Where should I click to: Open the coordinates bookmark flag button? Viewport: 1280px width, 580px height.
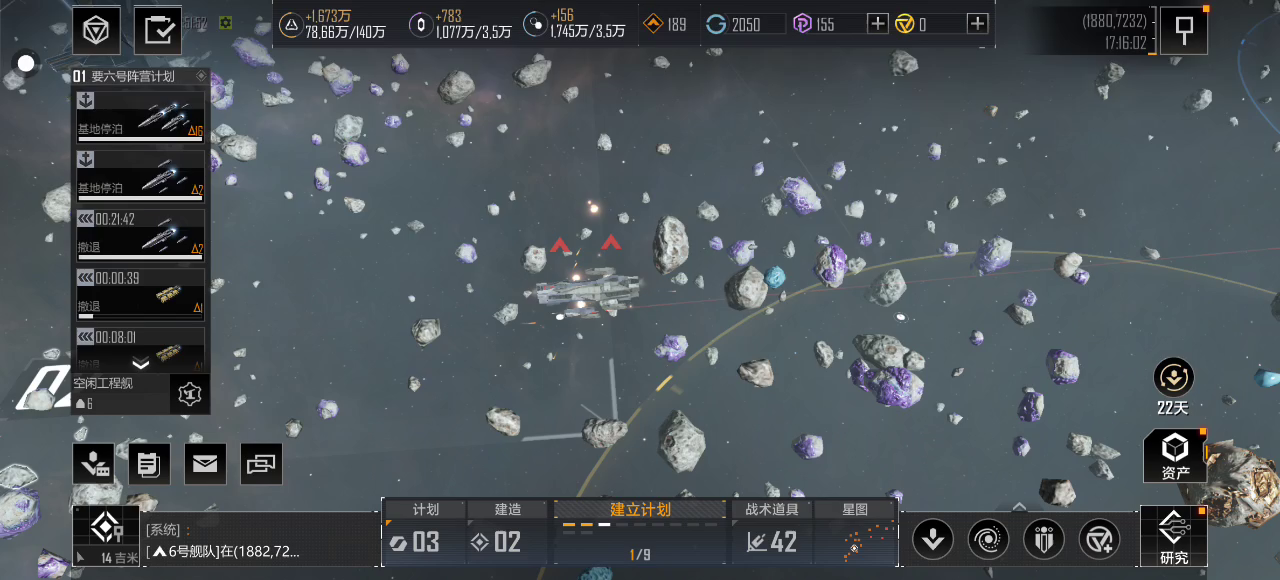tap(1183, 30)
